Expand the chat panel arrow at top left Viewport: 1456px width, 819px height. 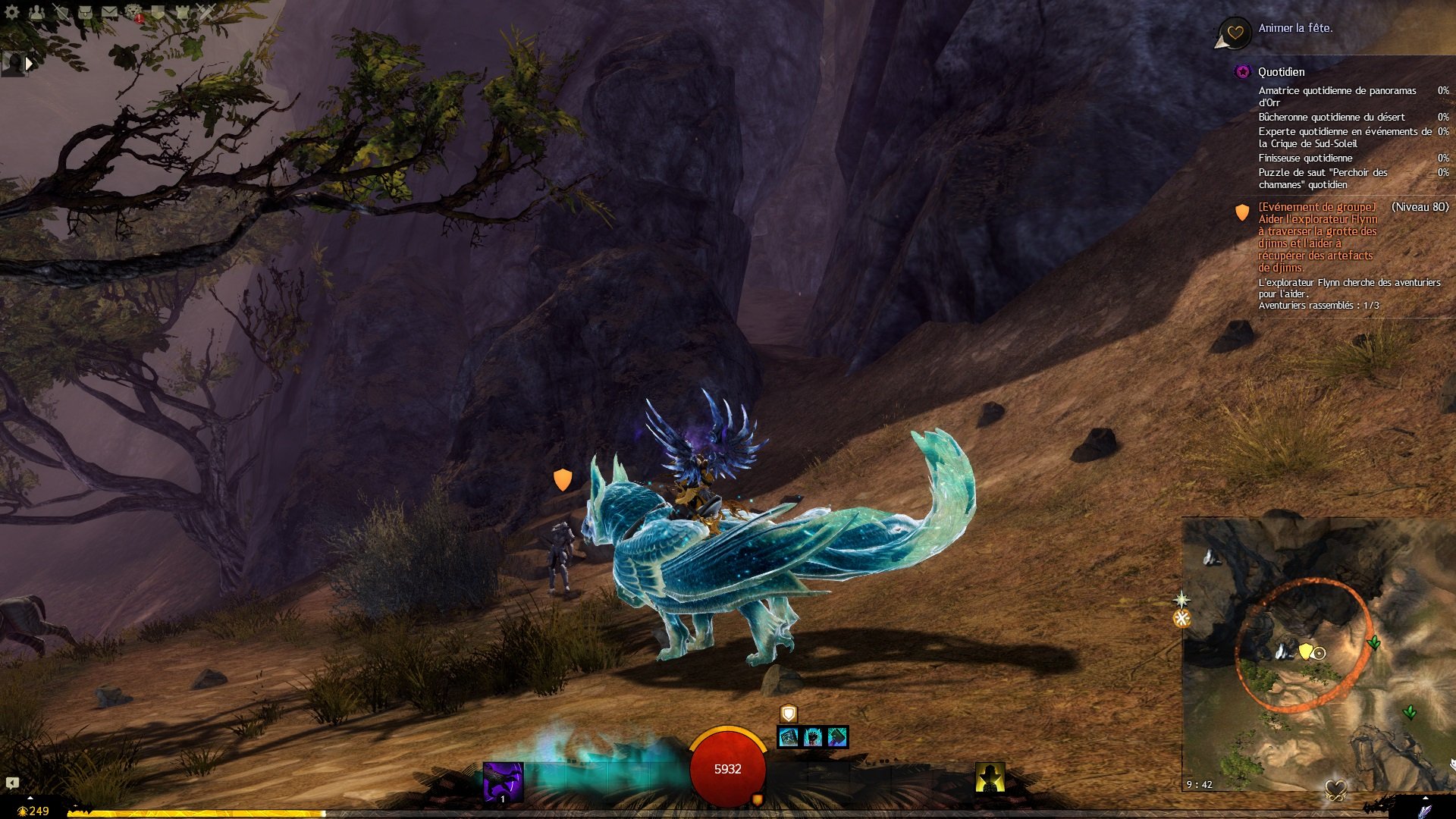click(x=29, y=63)
